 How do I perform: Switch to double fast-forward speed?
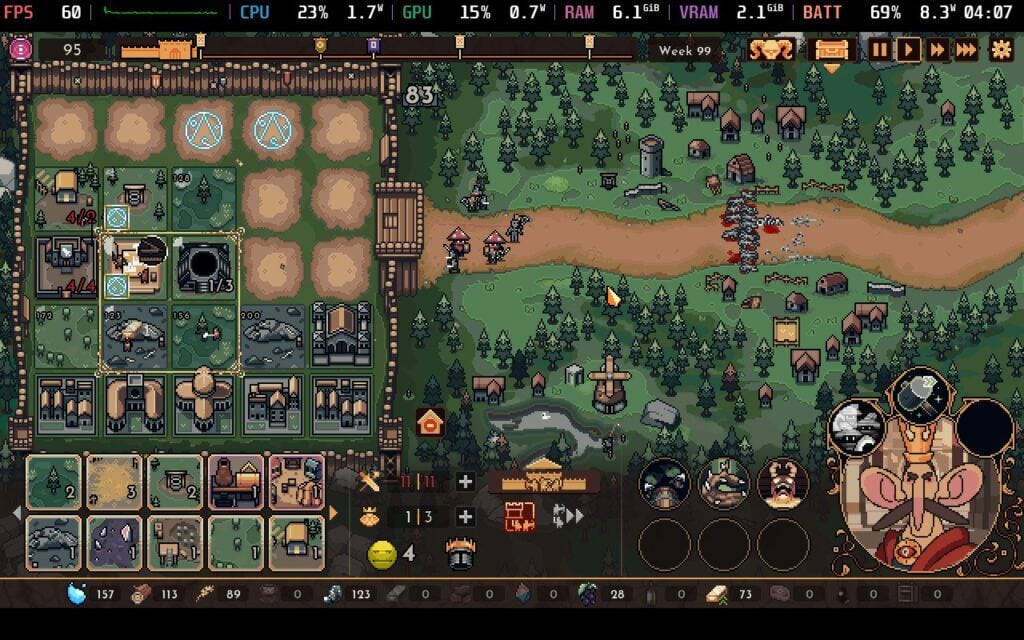point(937,49)
